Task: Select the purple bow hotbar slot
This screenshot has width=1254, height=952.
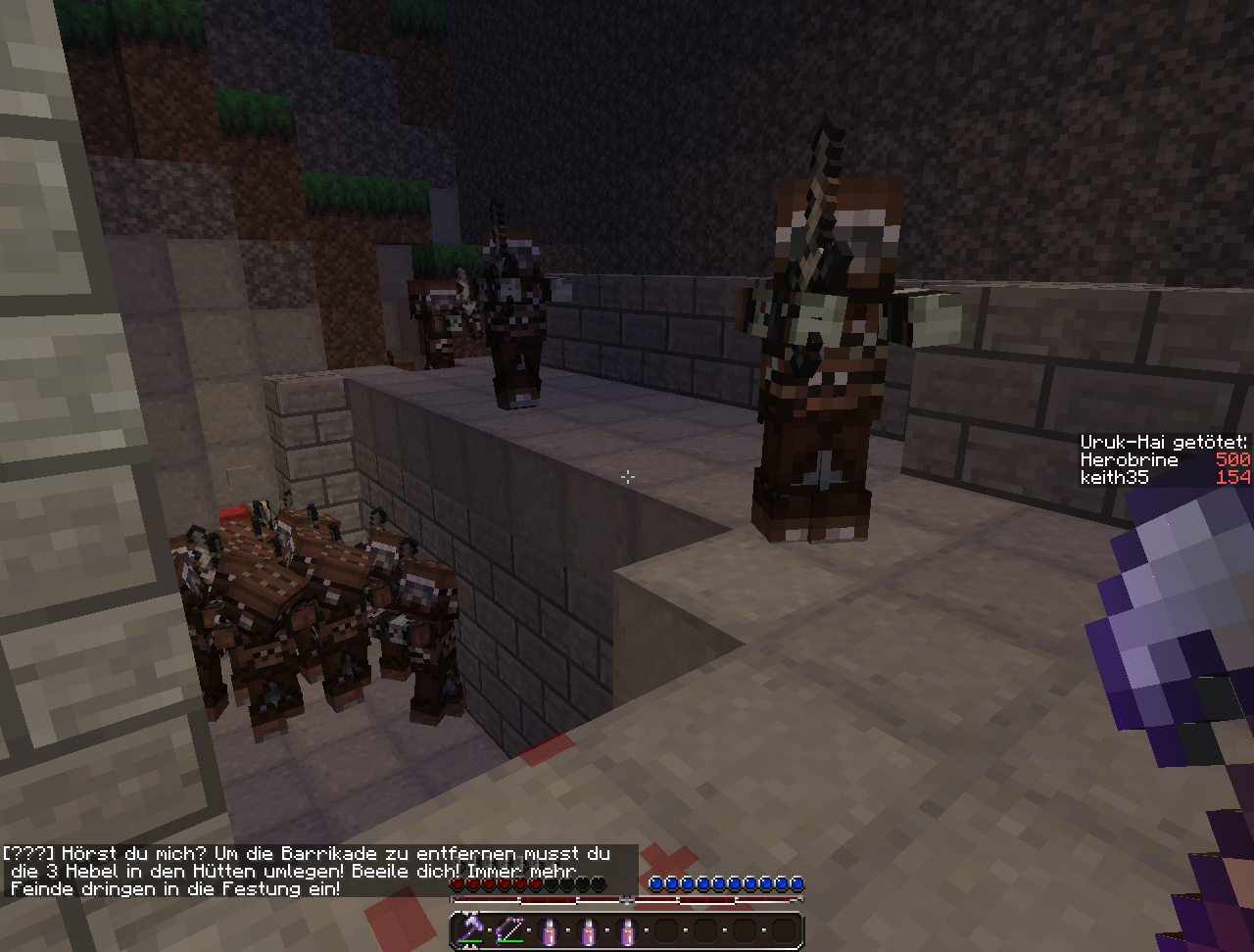Action: [510, 930]
